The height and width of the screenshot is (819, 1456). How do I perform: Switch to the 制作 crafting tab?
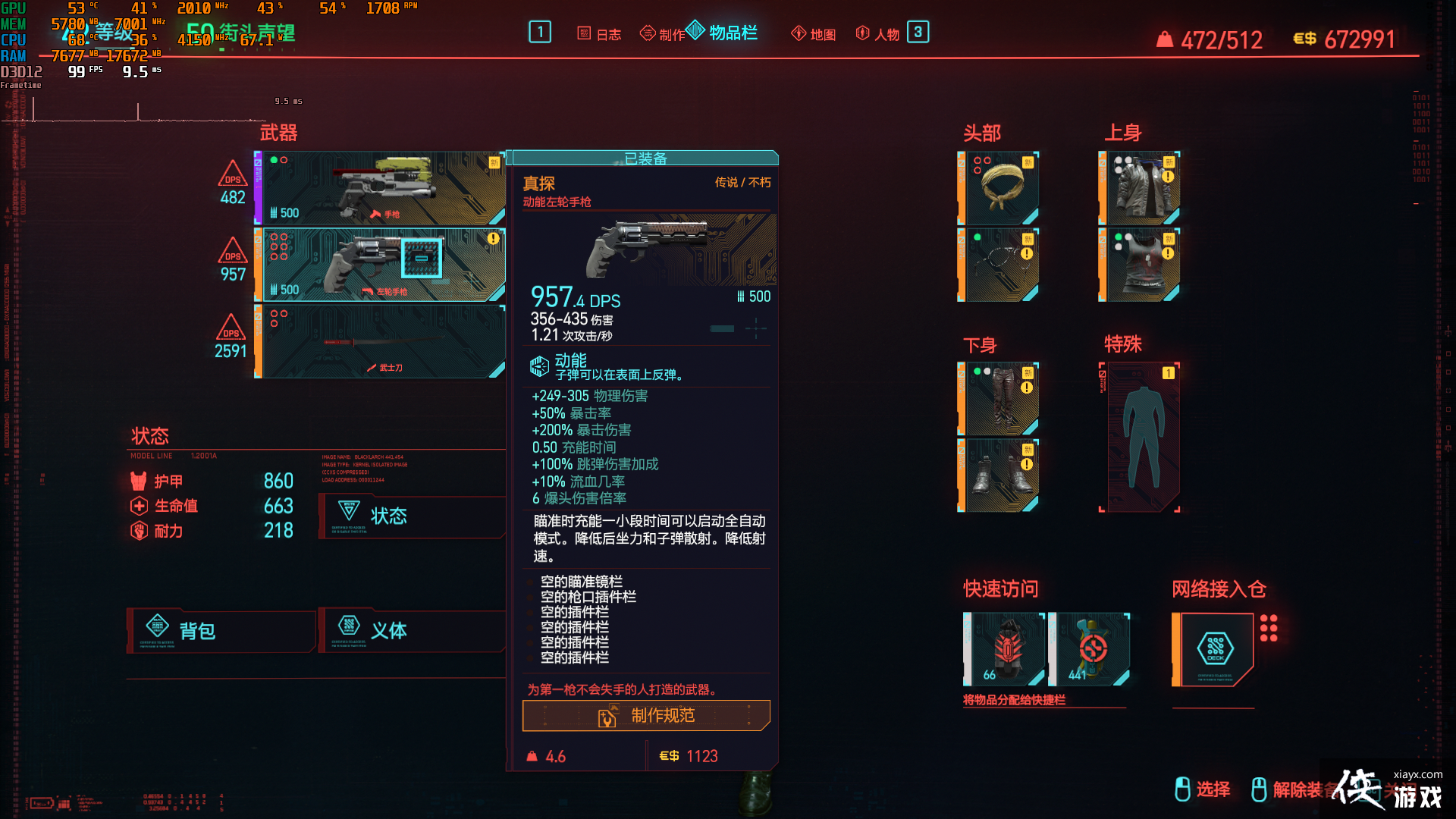662,33
